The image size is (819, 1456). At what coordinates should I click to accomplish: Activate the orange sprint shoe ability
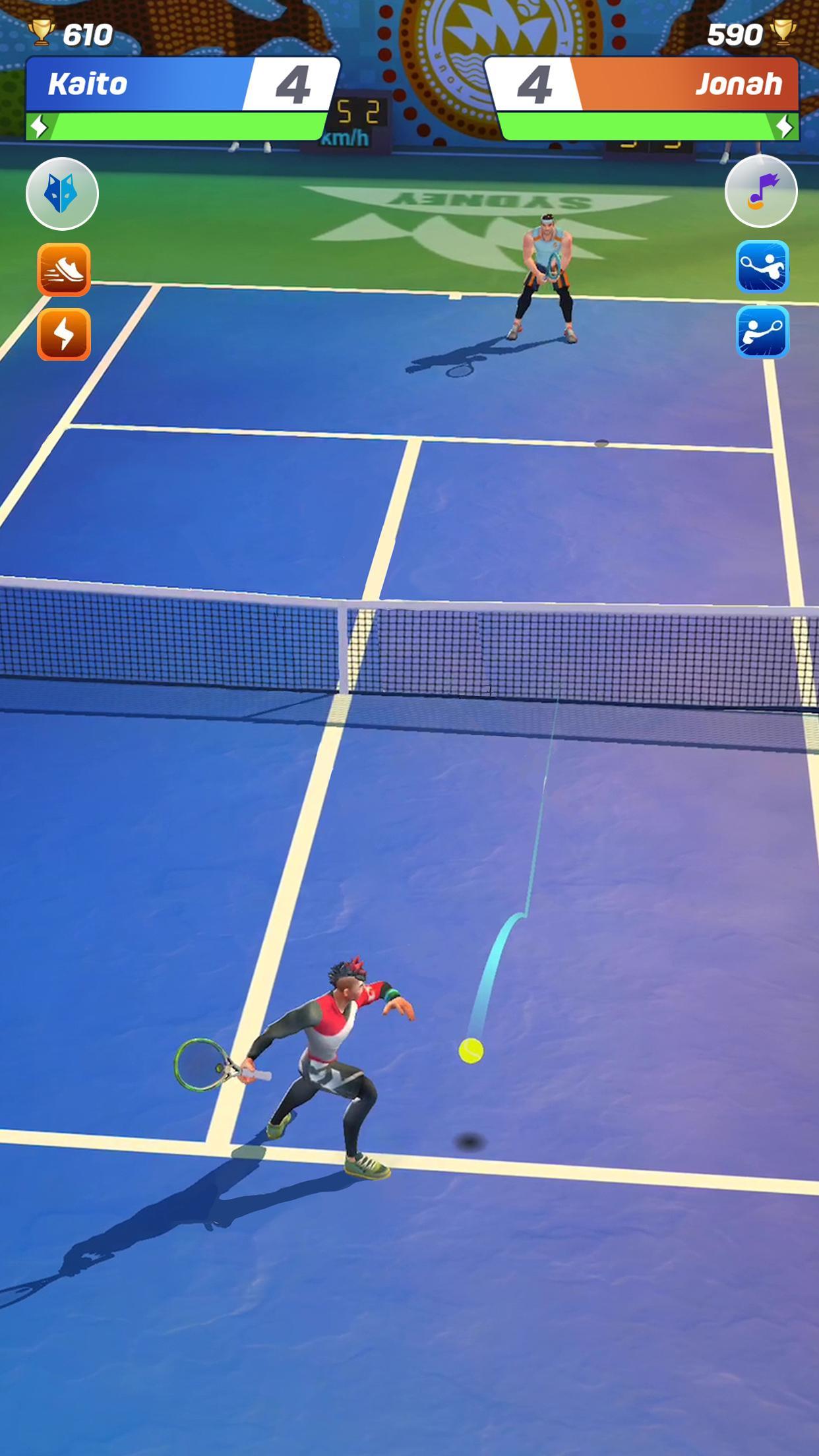[64, 269]
